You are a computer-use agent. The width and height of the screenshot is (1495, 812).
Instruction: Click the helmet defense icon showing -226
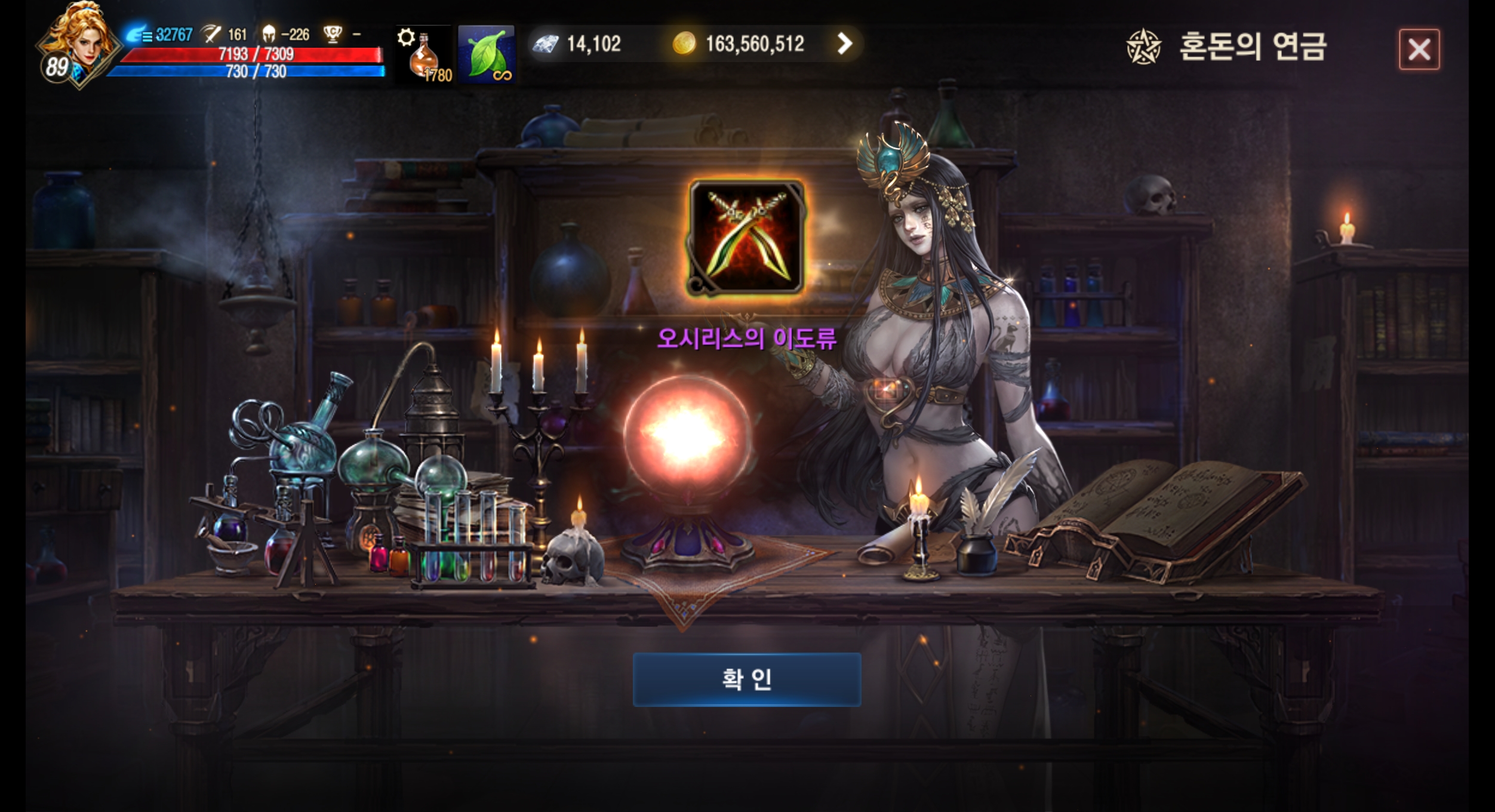[270, 35]
